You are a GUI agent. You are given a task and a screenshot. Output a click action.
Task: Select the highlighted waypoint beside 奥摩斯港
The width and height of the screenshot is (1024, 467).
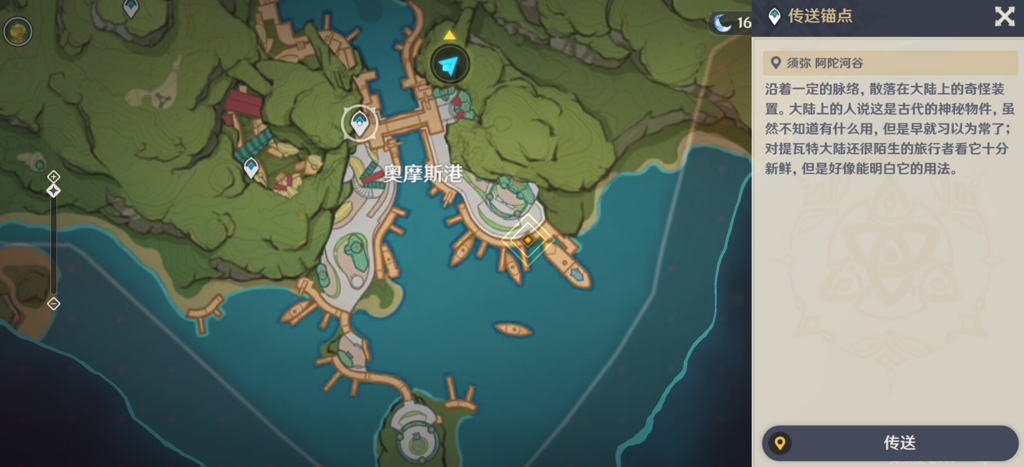[x=359, y=123]
